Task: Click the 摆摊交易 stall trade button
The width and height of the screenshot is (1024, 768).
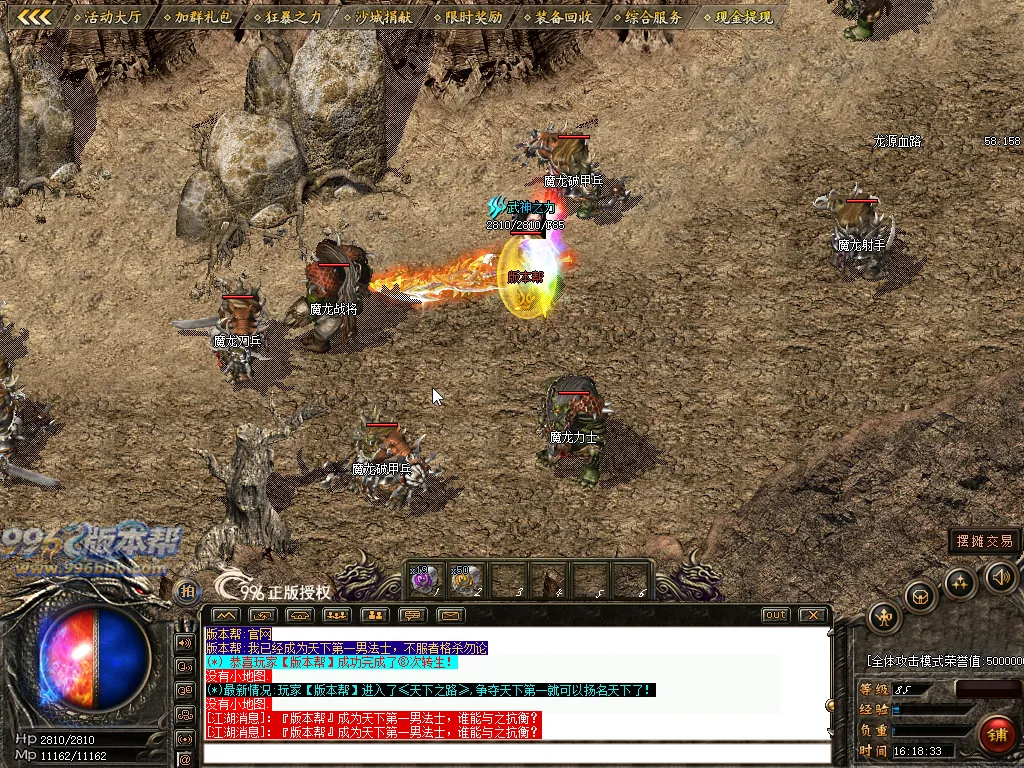Action: 985,541
